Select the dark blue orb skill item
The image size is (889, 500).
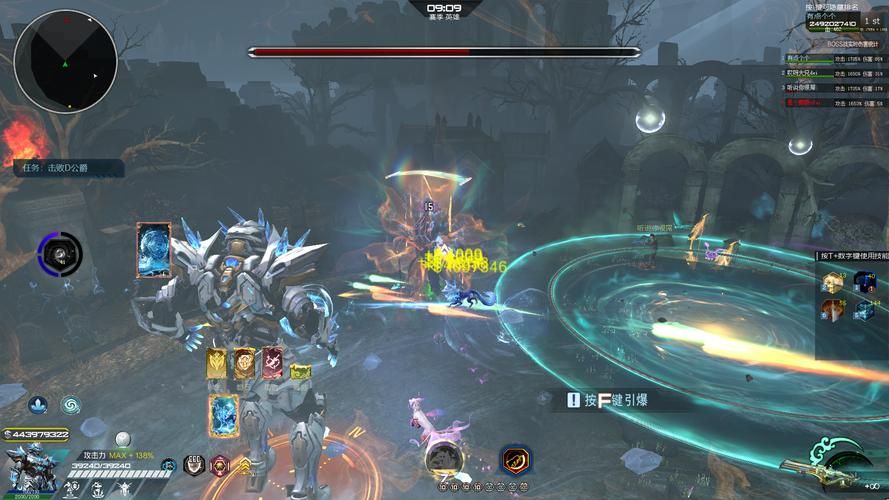click(862, 282)
